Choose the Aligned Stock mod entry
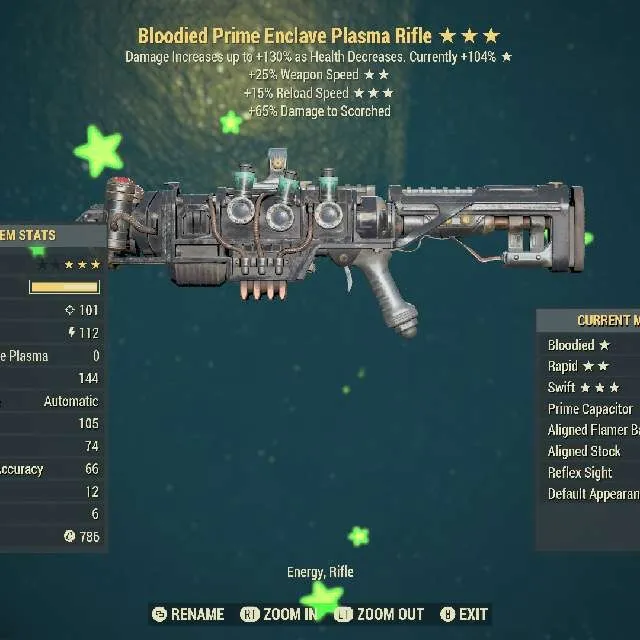The image size is (640, 640). pyautogui.click(x=585, y=451)
